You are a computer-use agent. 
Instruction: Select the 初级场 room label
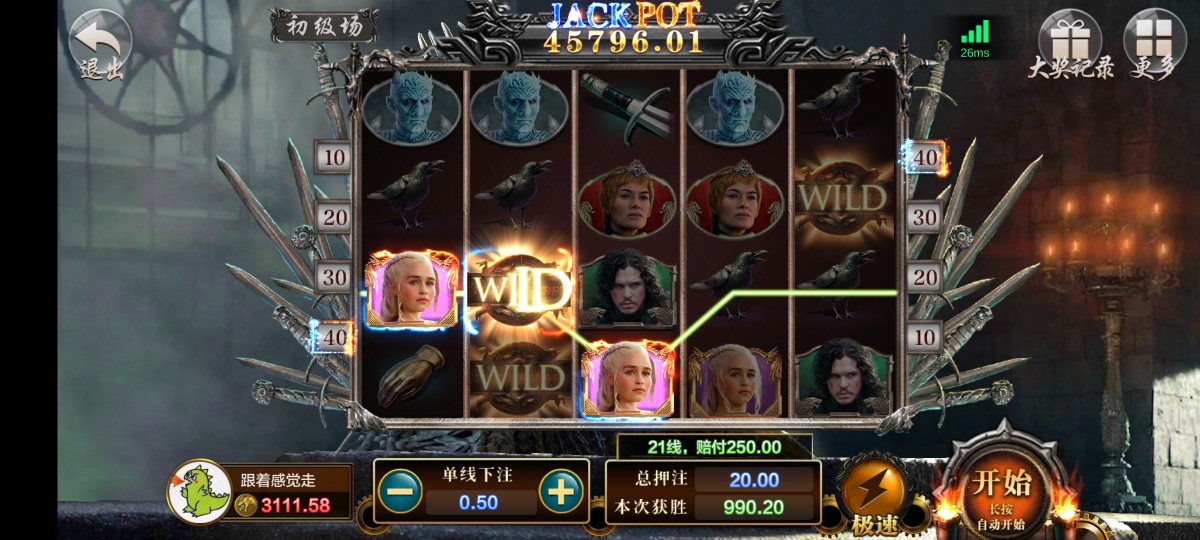(x=324, y=25)
